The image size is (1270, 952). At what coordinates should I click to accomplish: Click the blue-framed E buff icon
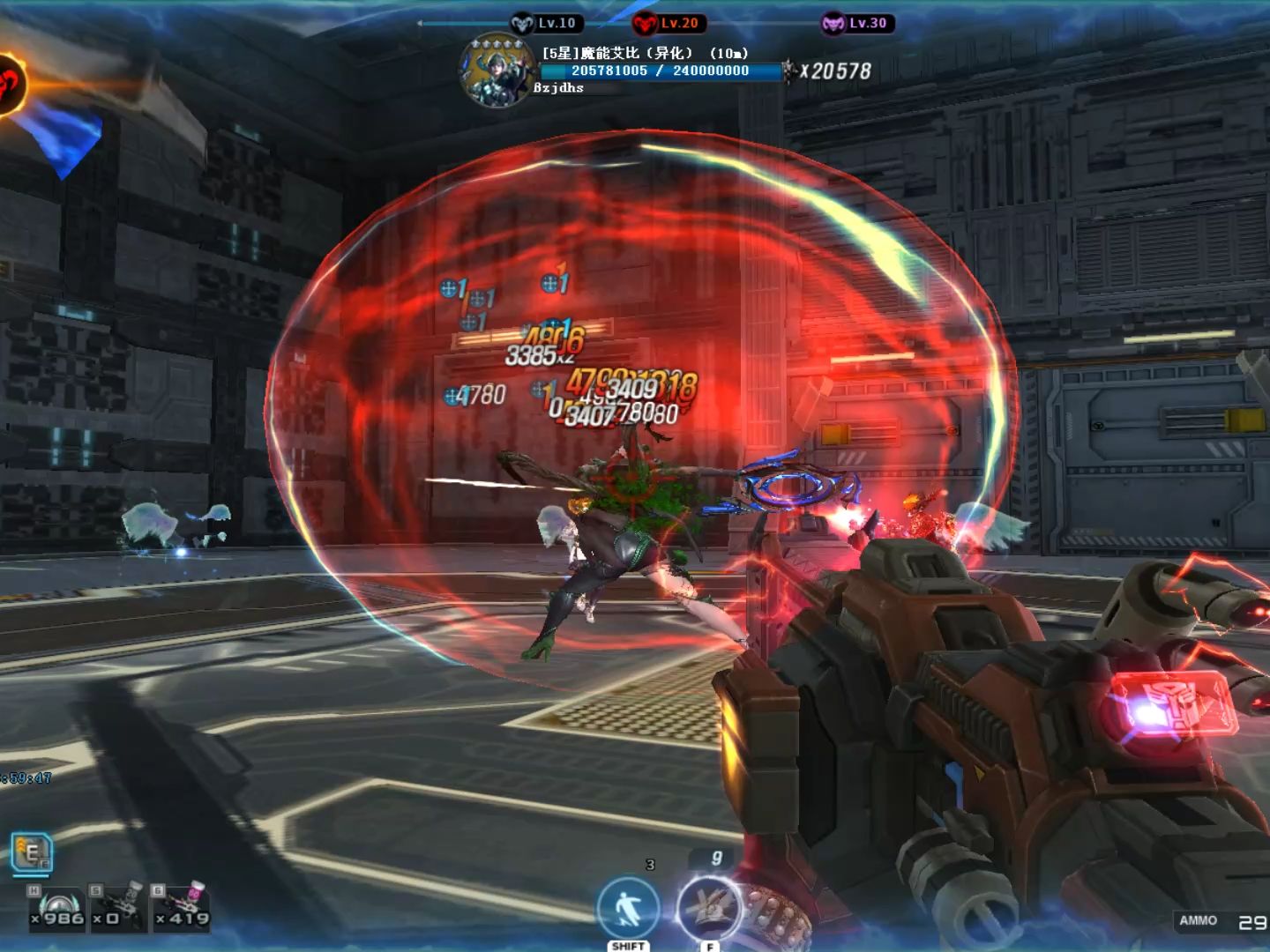(32, 853)
